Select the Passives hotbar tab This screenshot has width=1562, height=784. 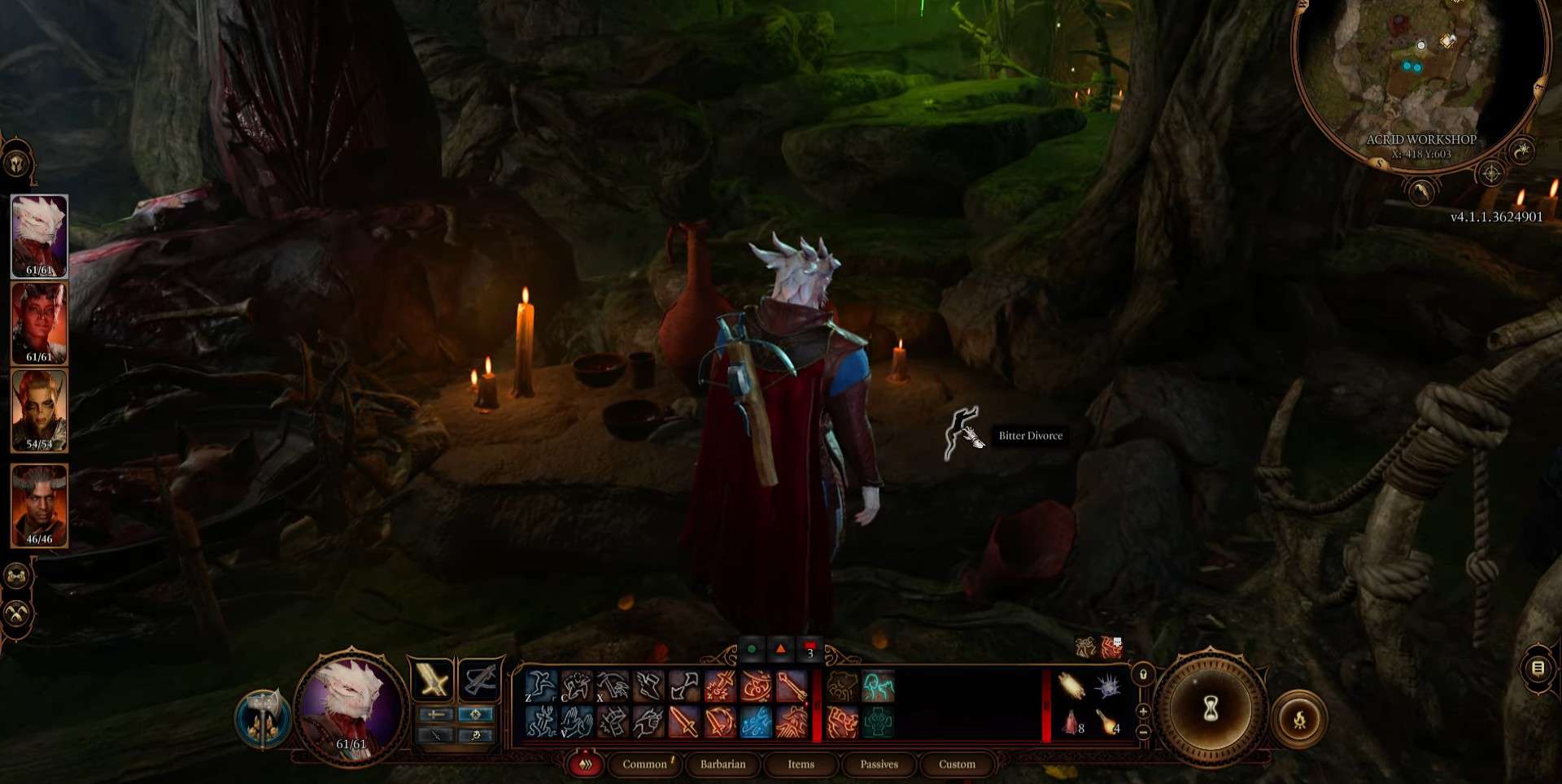click(879, 764)
